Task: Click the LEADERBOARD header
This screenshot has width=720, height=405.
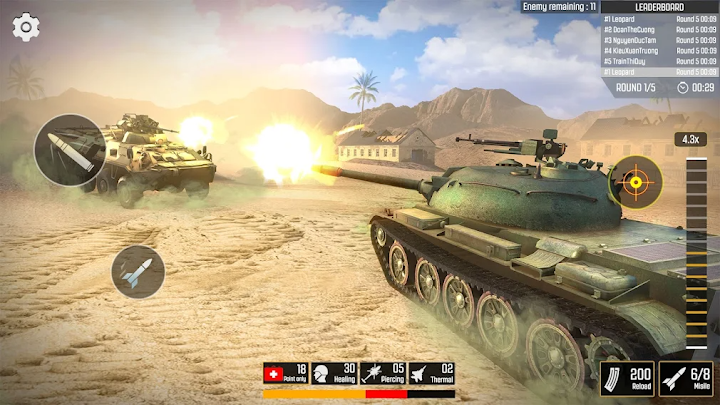Action: click(x=659, y=7)
